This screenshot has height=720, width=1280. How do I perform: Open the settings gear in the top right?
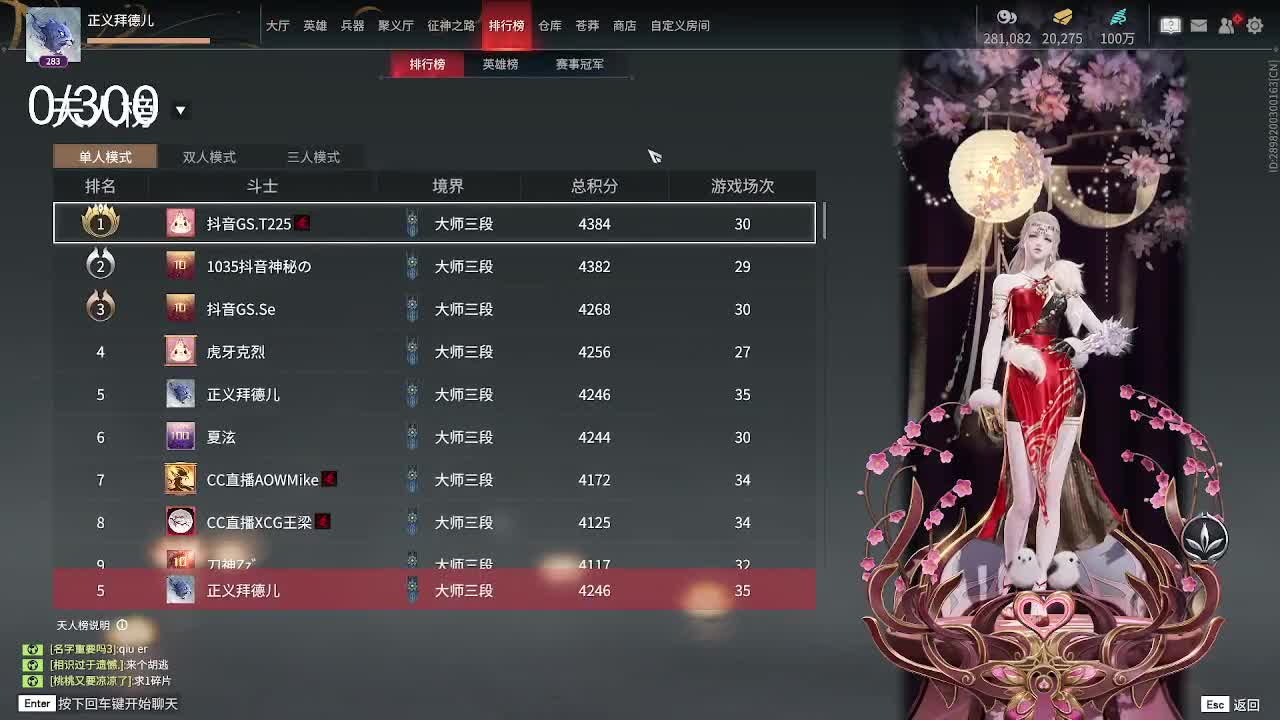(x=1257, y=25)
